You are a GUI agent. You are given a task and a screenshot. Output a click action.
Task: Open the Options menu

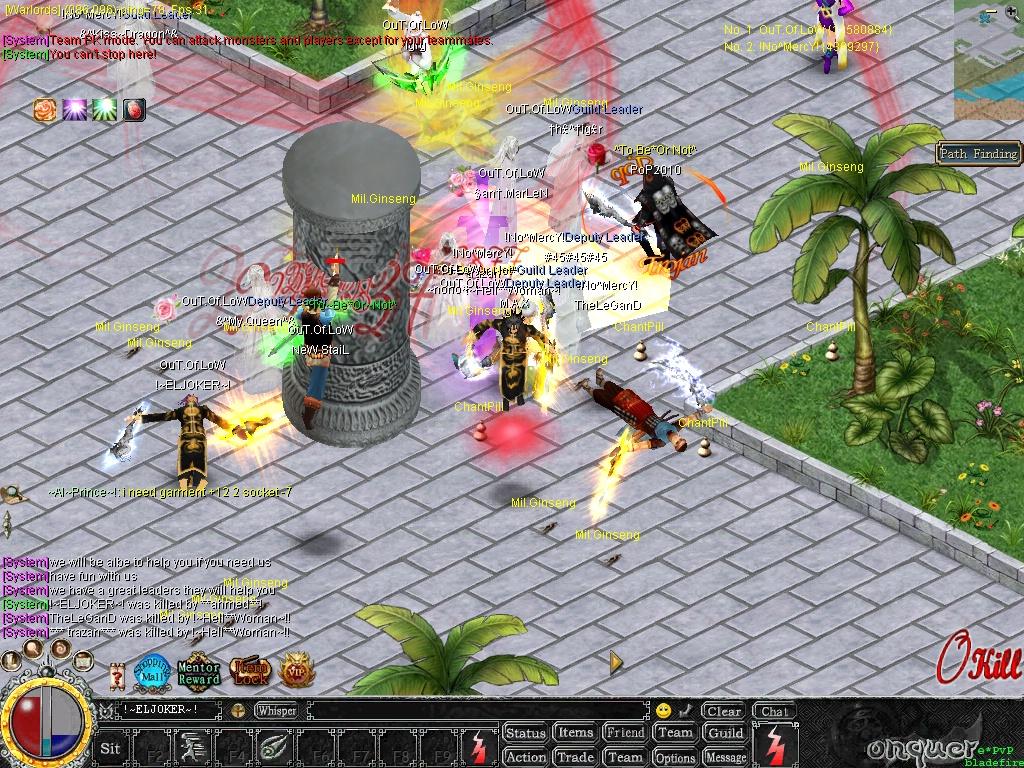click(675, 757)
